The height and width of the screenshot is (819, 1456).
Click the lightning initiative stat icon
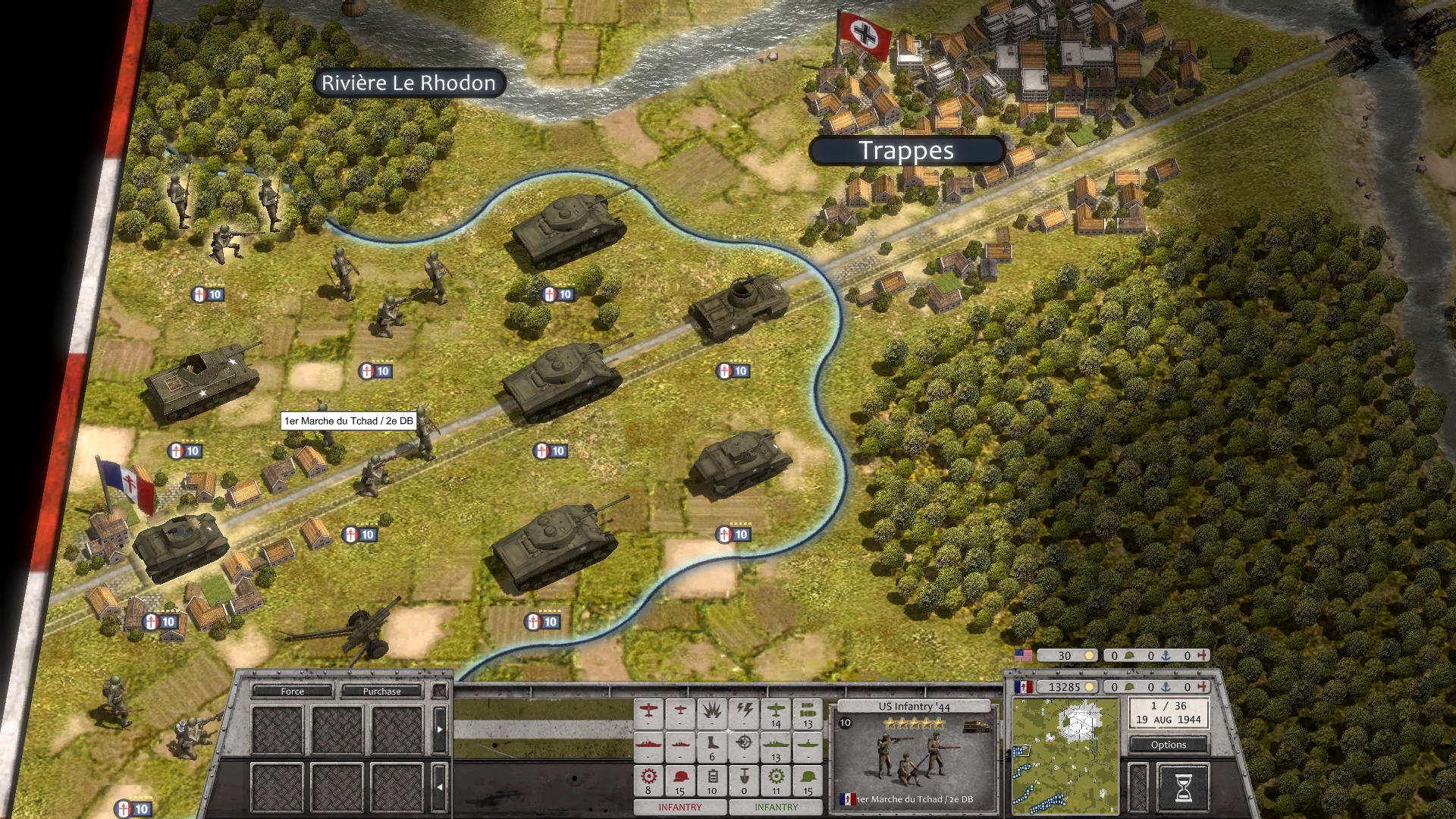coord(744,710)
